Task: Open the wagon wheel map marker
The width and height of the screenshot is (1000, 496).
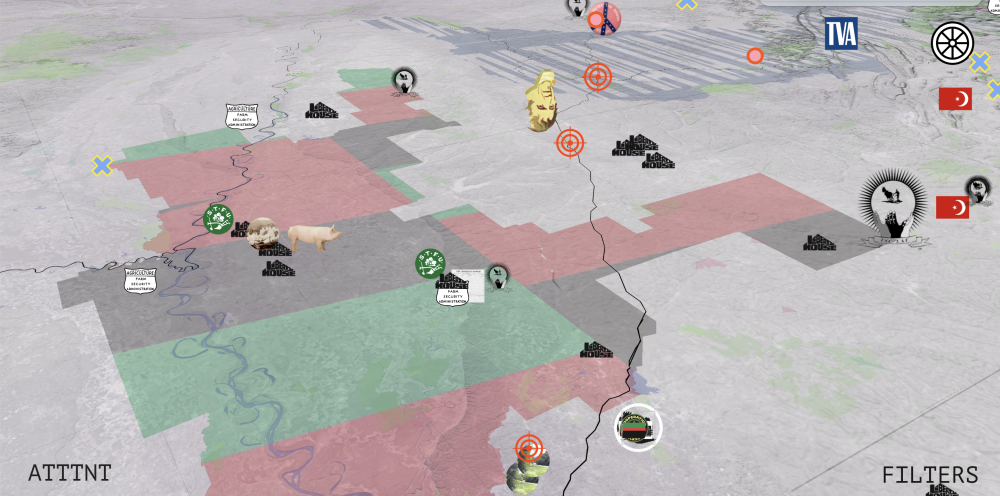Action: [x=950, y=43]
